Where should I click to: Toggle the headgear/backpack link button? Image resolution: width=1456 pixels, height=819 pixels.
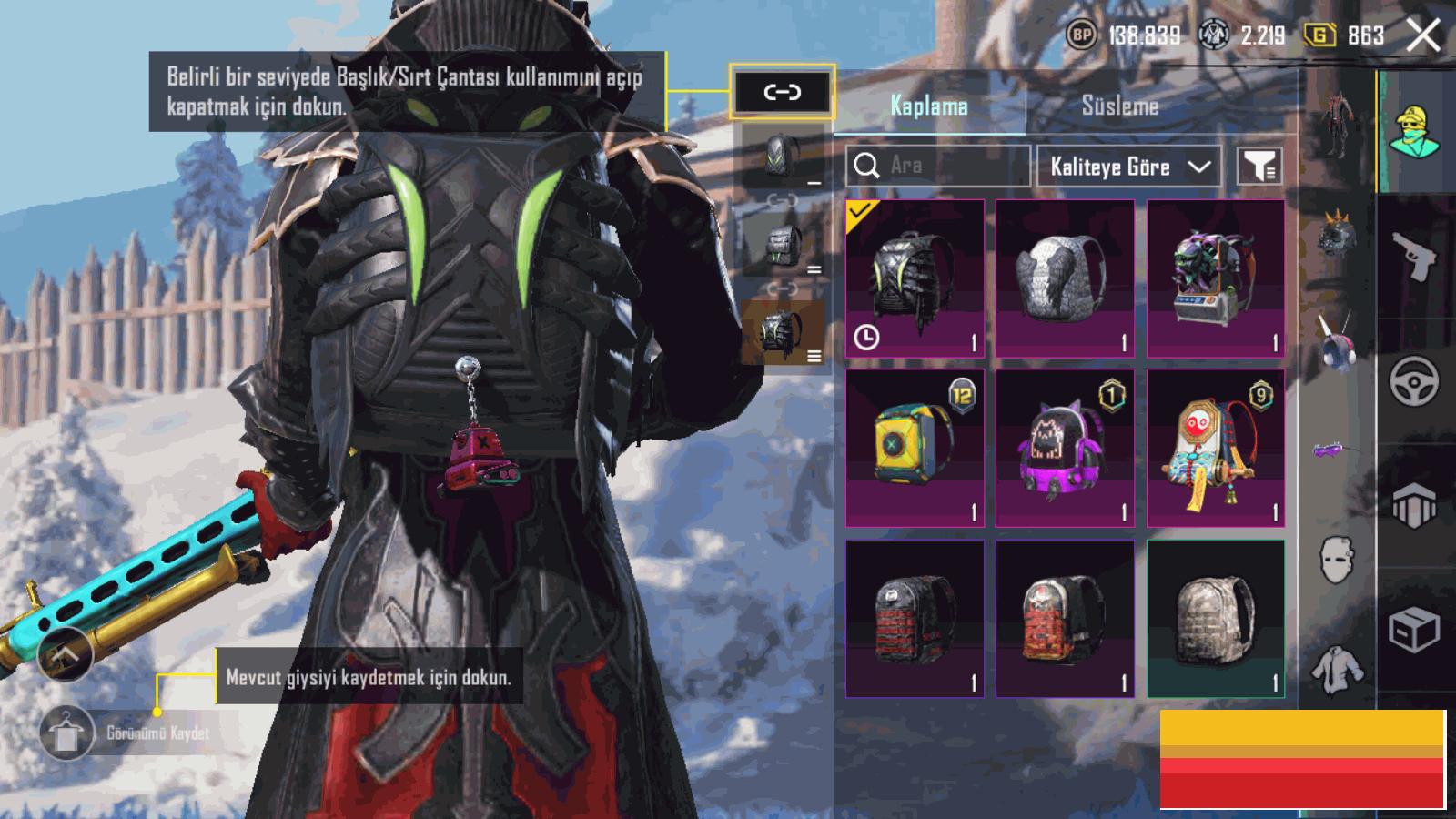782,92
